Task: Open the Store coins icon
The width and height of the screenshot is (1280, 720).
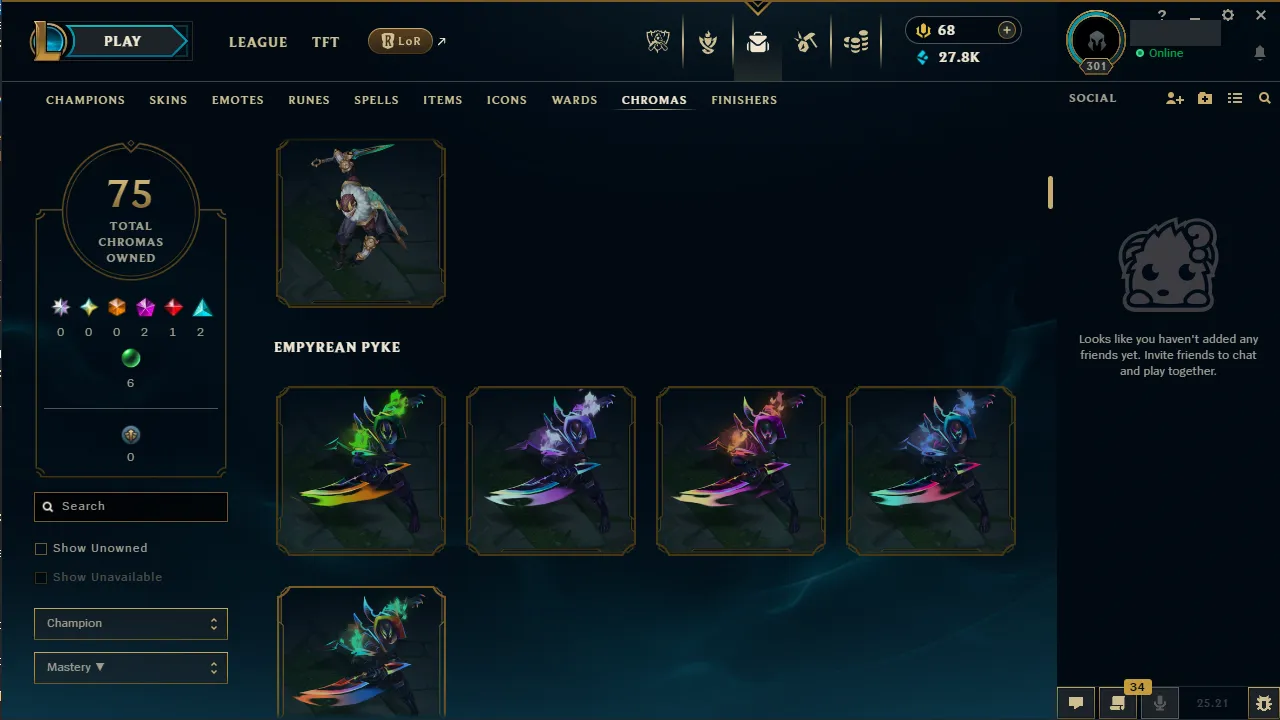Action: 856,41
